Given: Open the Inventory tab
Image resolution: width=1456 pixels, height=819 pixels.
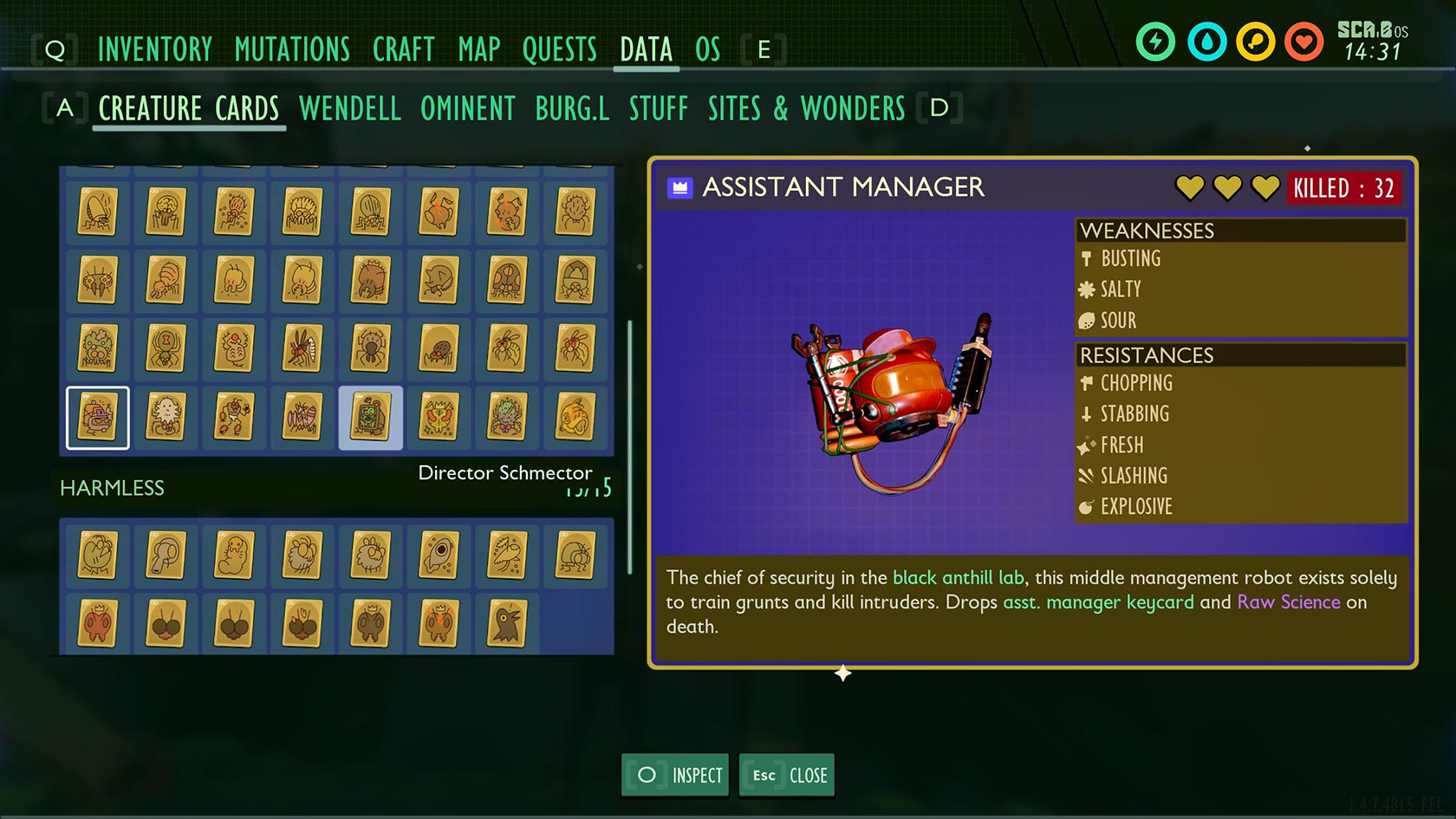Looking at the screenshot, I should [x=154, y=49].
